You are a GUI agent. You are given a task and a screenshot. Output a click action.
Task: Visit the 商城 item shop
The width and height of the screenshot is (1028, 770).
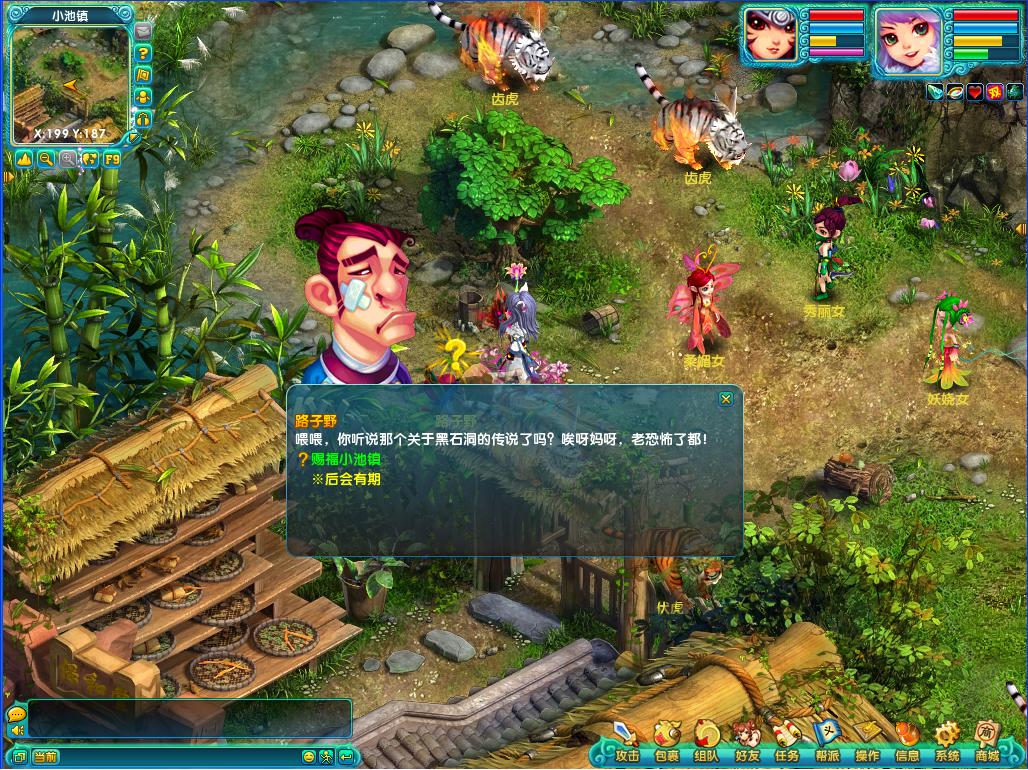tap(987, 742)
